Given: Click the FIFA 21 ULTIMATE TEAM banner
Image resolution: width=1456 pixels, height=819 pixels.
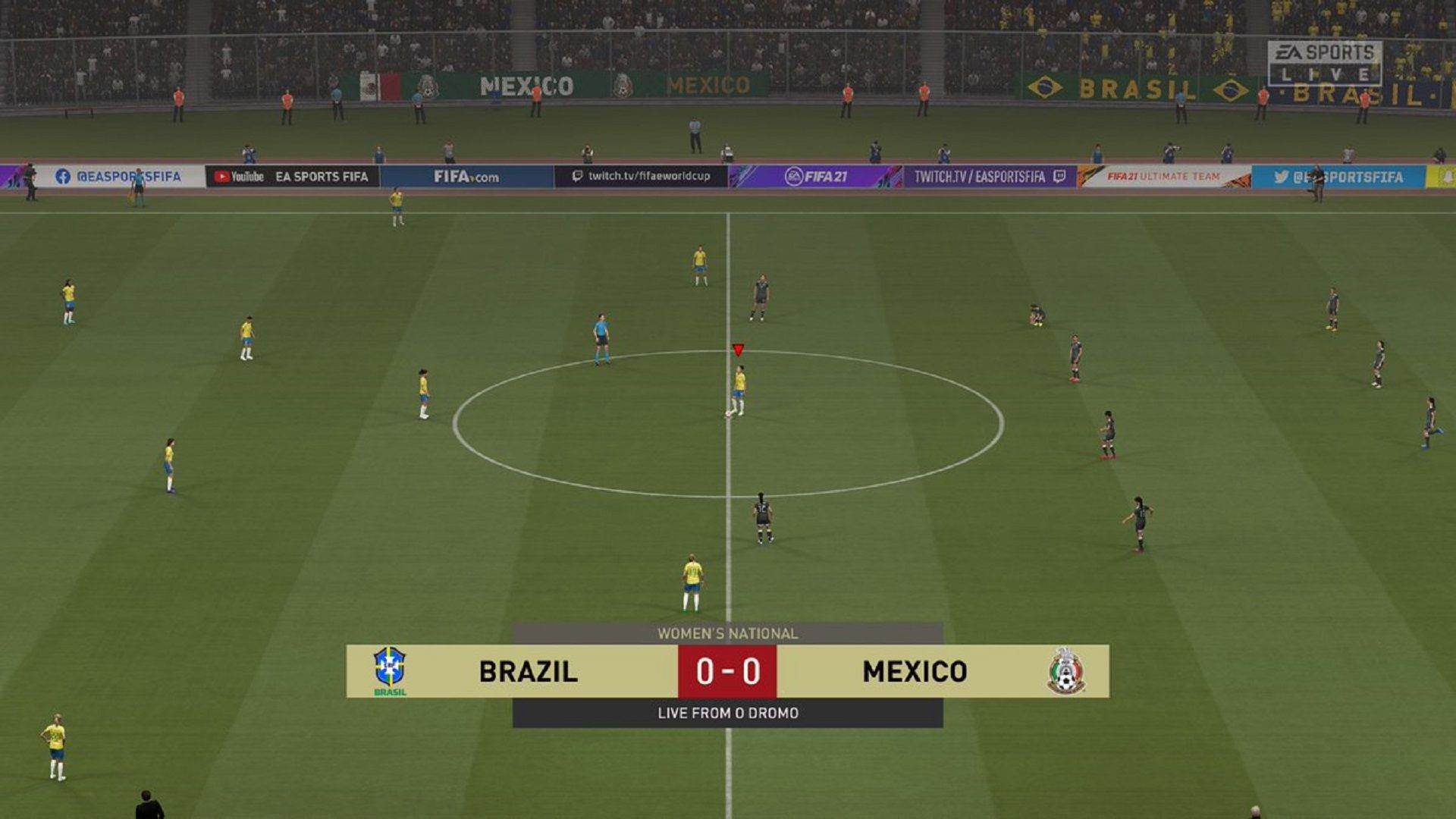Looking at the screenshot, I should coord(1164,177).
